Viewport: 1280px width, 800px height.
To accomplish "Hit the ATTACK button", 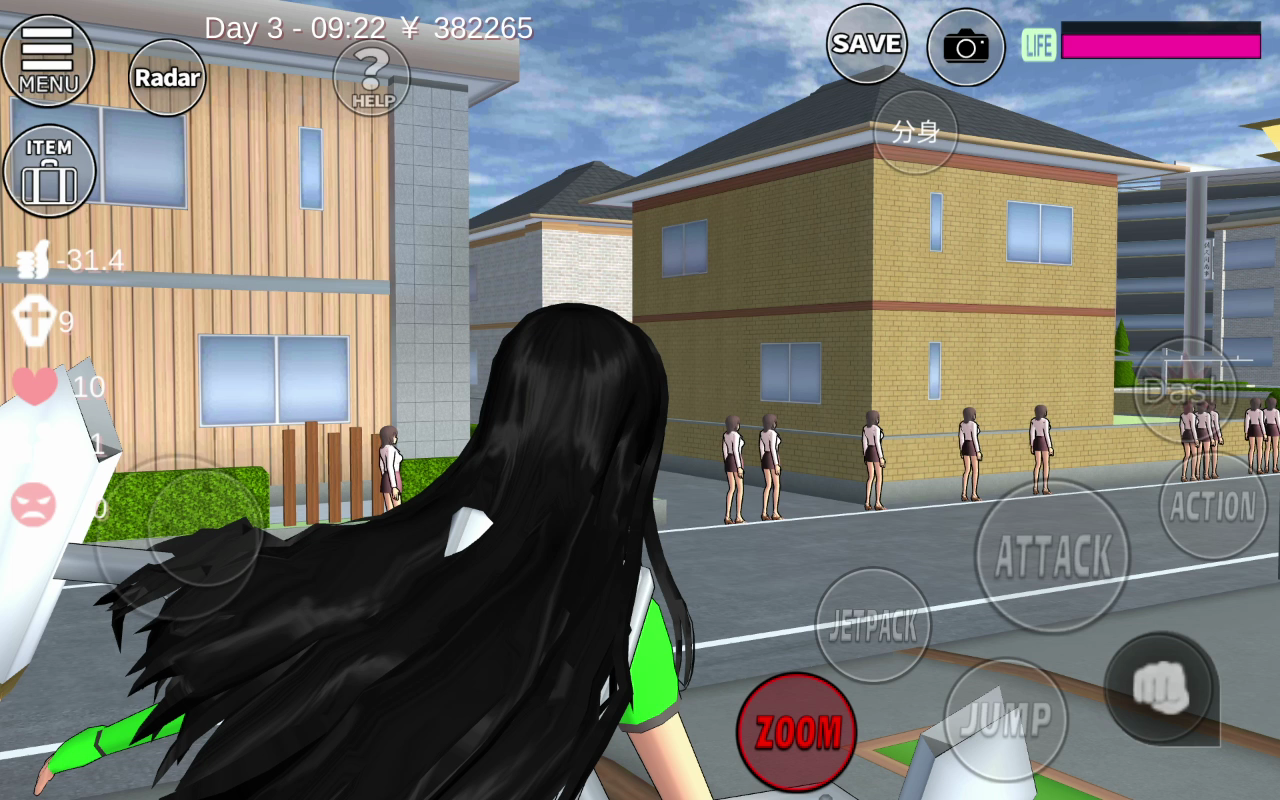I will [x=1052, y=556].
